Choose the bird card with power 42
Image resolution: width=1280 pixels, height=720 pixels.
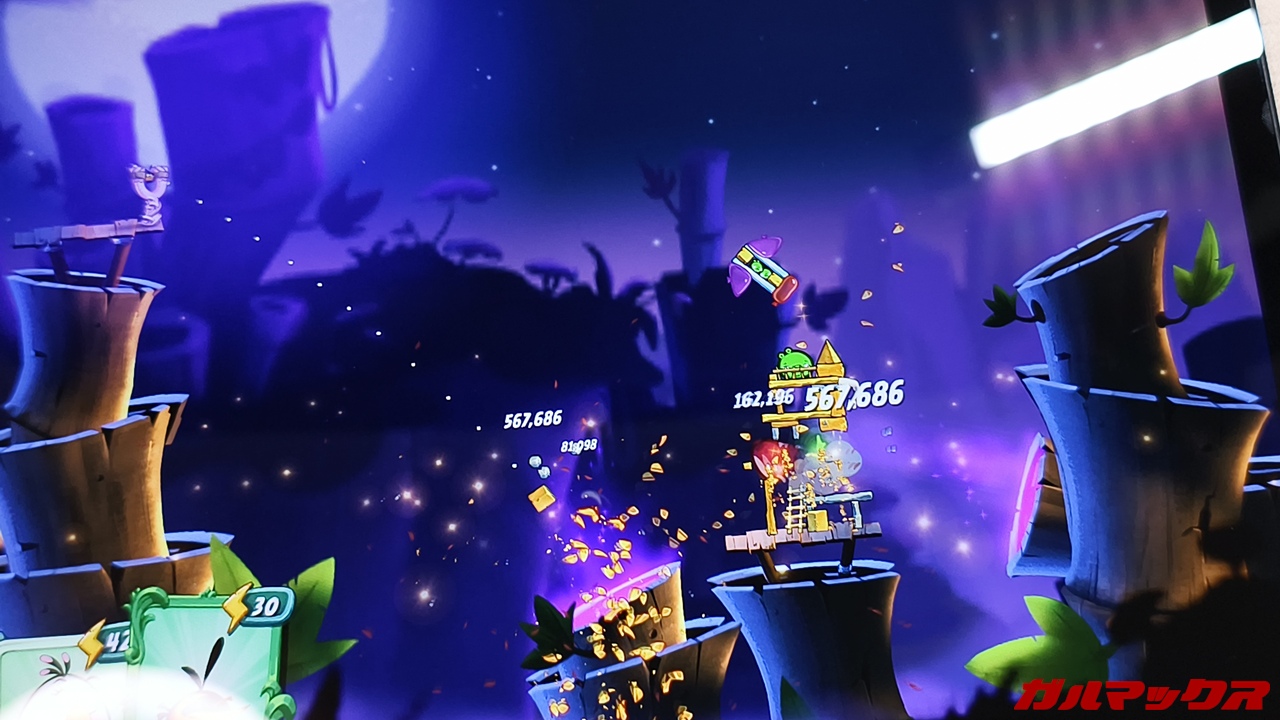(x=50, y=678)
